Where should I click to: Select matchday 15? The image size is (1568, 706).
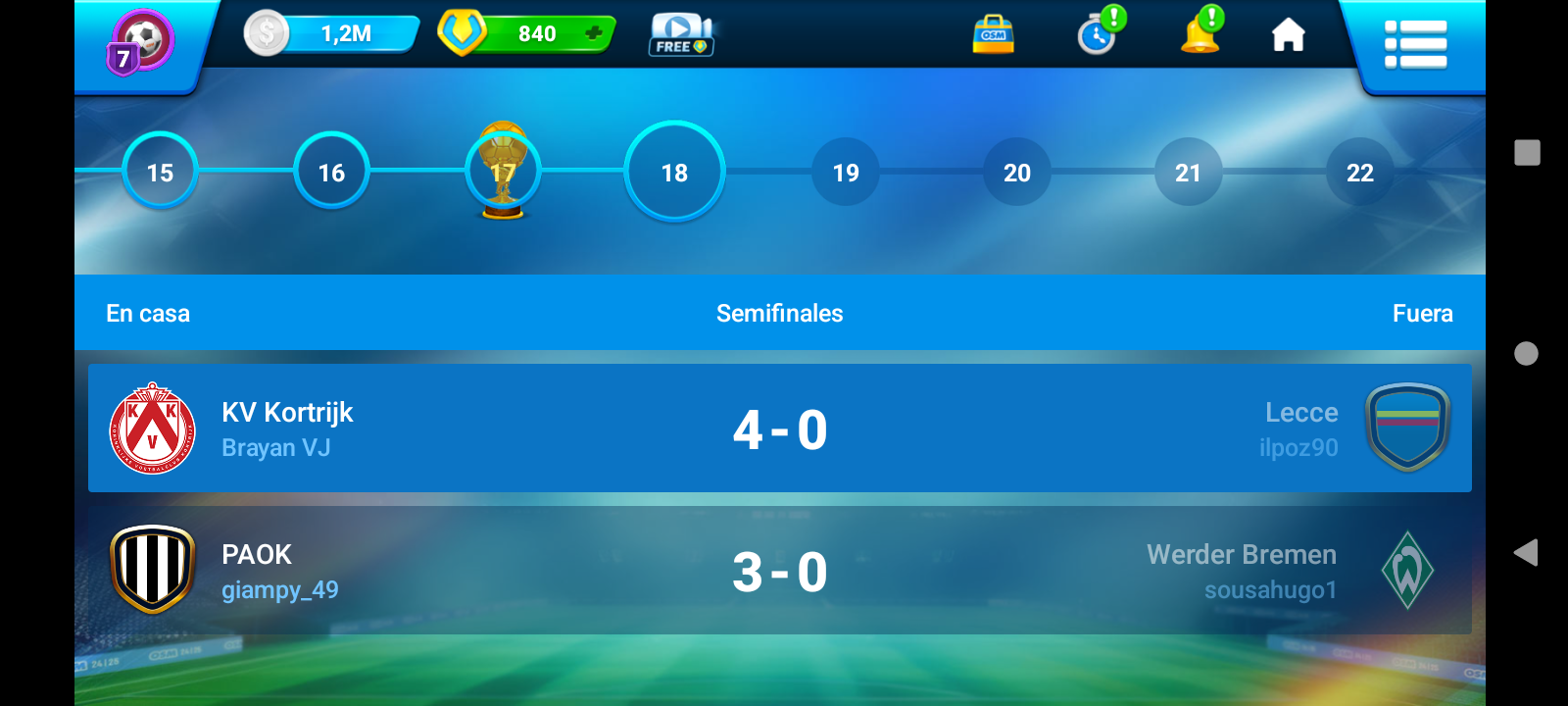click(160, 173)
